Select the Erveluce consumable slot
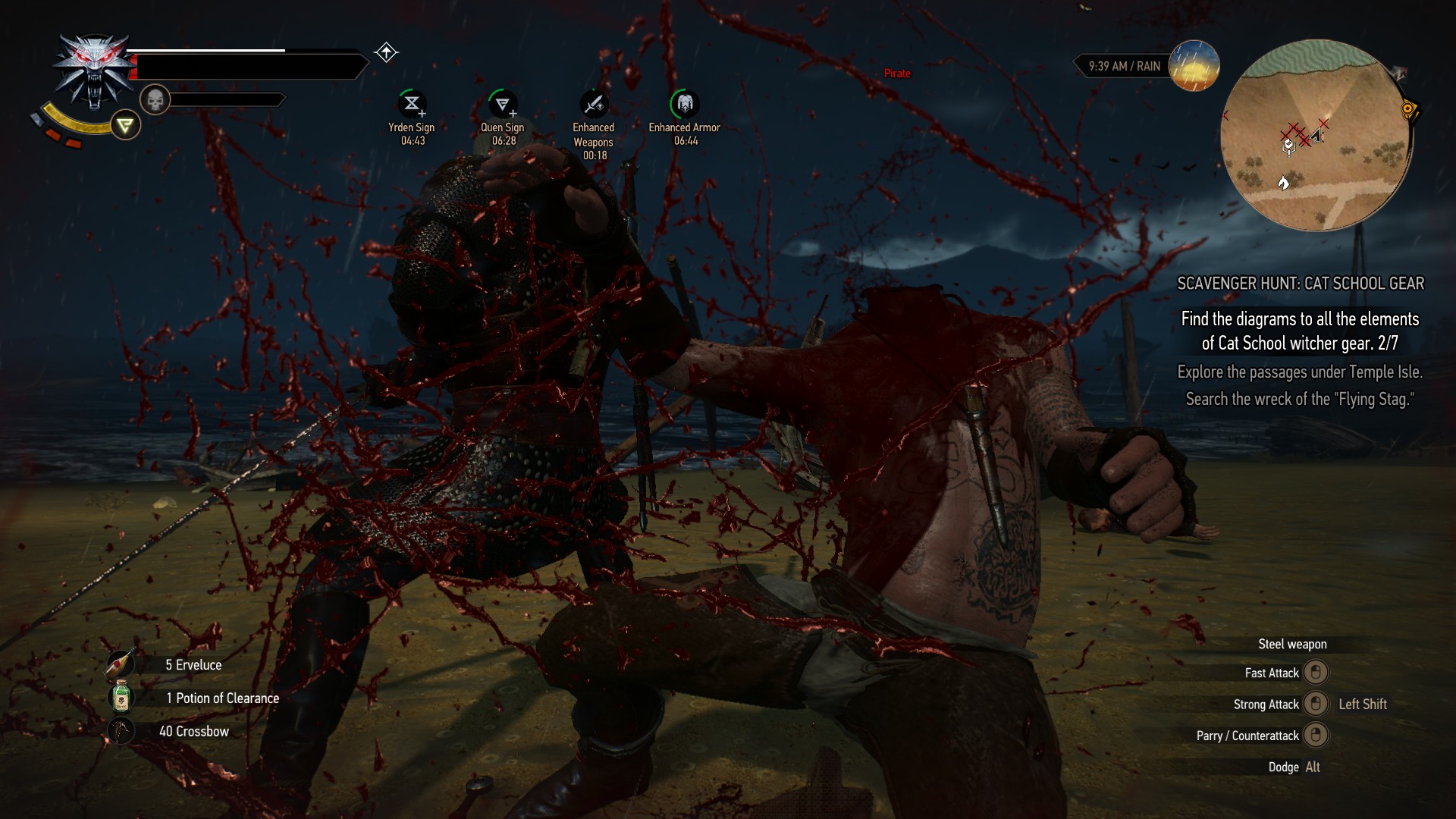The height and width of the screenshot is (819, 1456). click(121, 664)
